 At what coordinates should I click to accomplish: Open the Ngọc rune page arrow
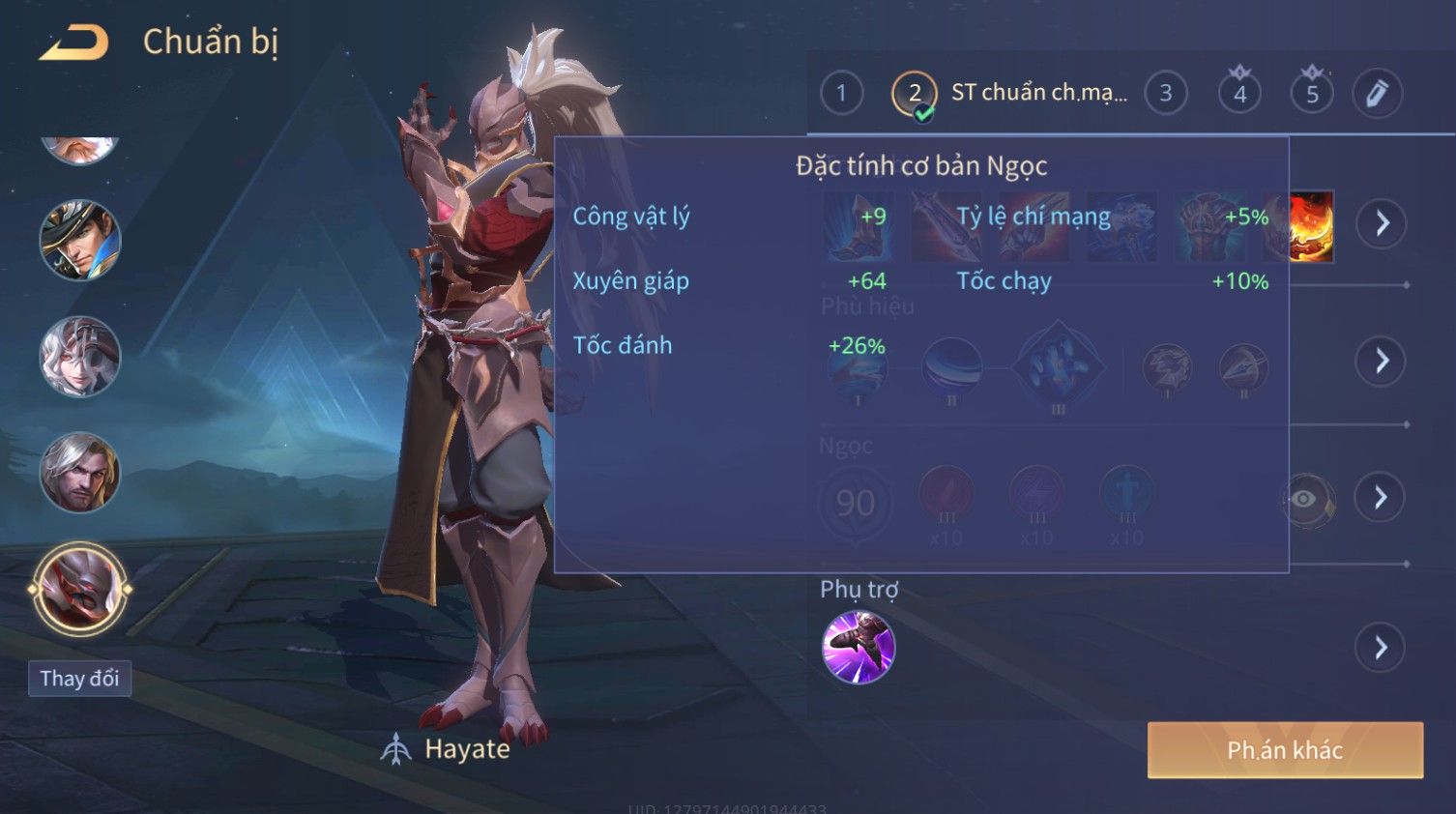[x=1382, y=497]
